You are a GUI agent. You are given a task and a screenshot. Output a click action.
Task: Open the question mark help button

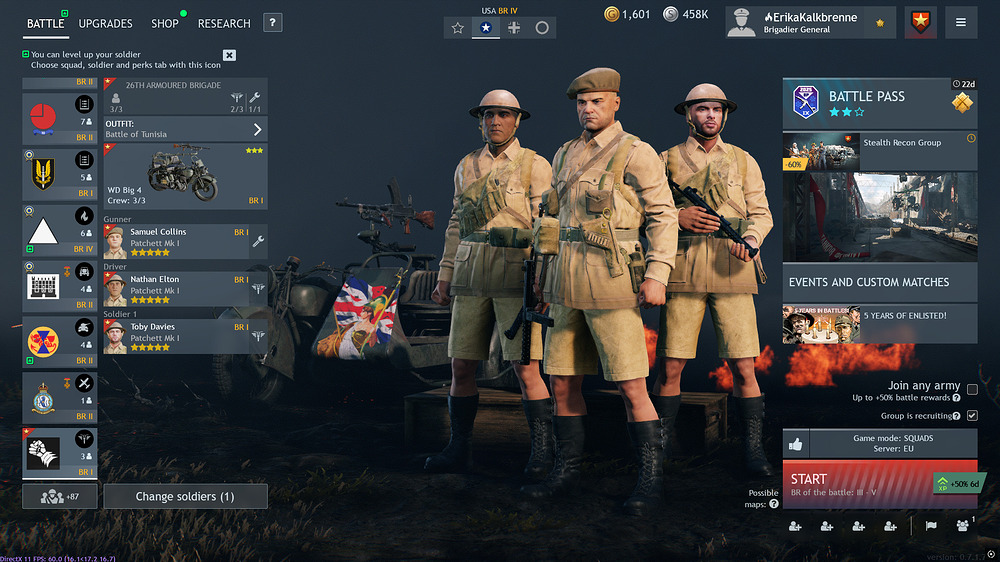point(273,23)
